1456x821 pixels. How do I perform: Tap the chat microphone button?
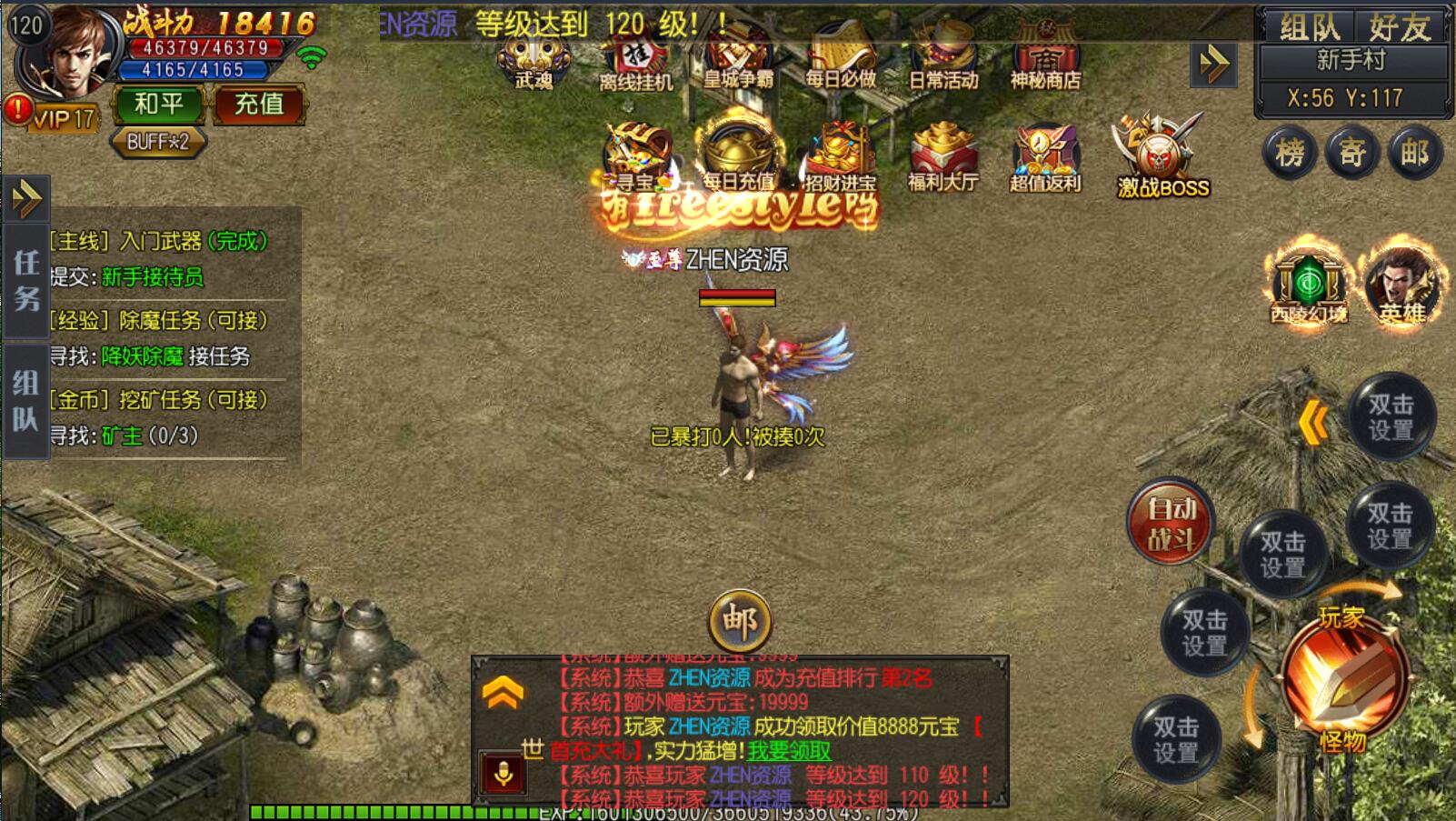tap(503, 774)
